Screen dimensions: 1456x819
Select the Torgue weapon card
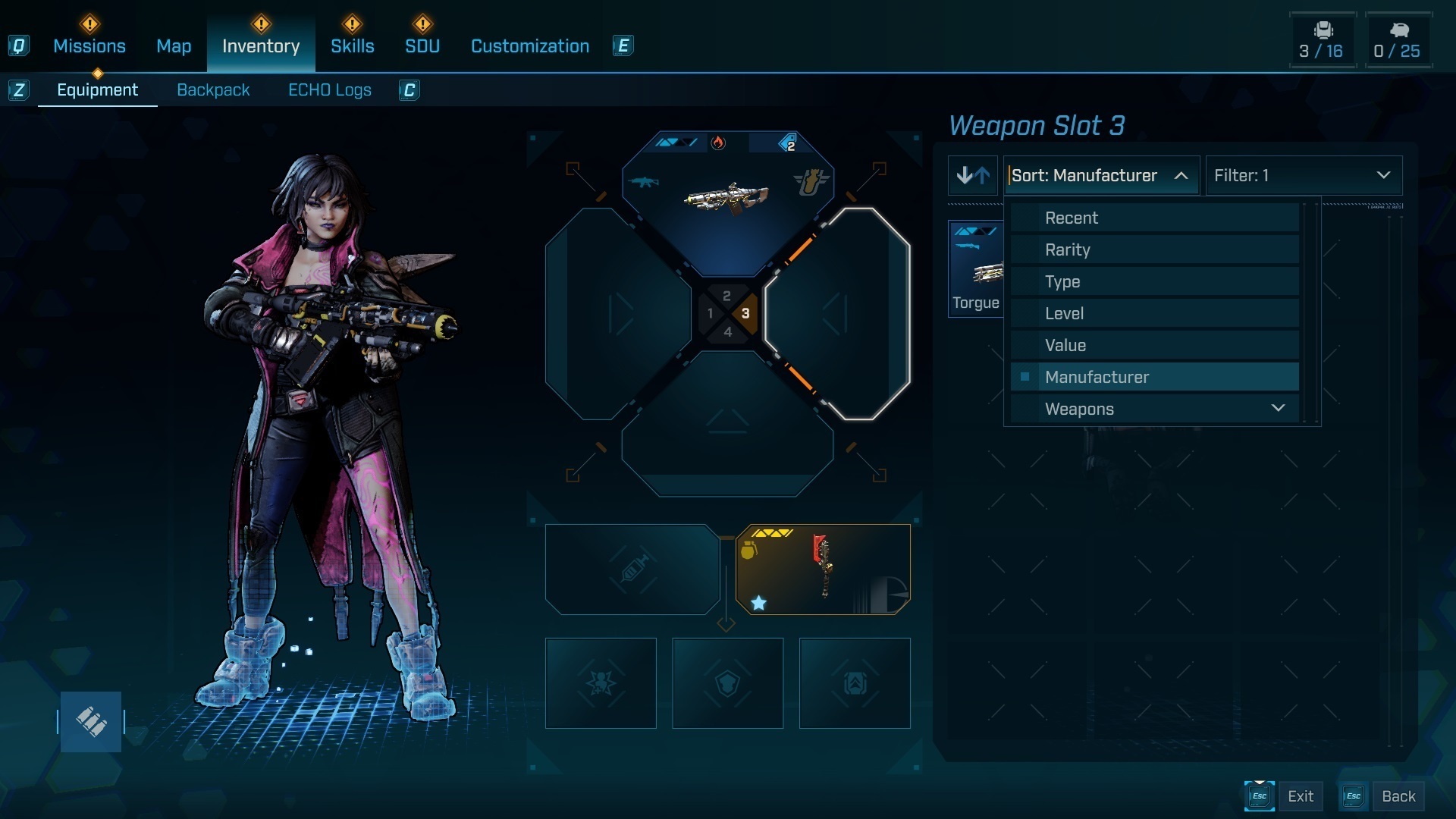tap(977, 269)
